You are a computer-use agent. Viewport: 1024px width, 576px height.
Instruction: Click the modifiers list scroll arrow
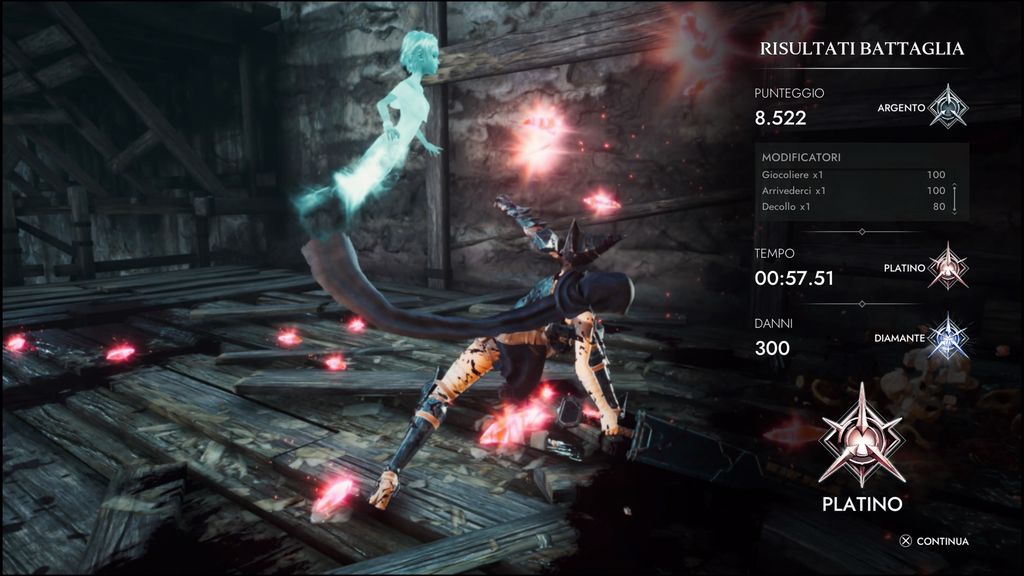(x=955, y=199)
